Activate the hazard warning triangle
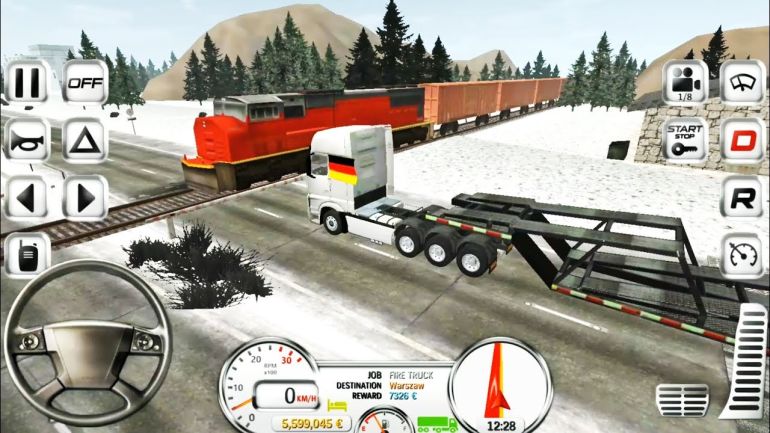770x433 pixels. click(85, 140)
